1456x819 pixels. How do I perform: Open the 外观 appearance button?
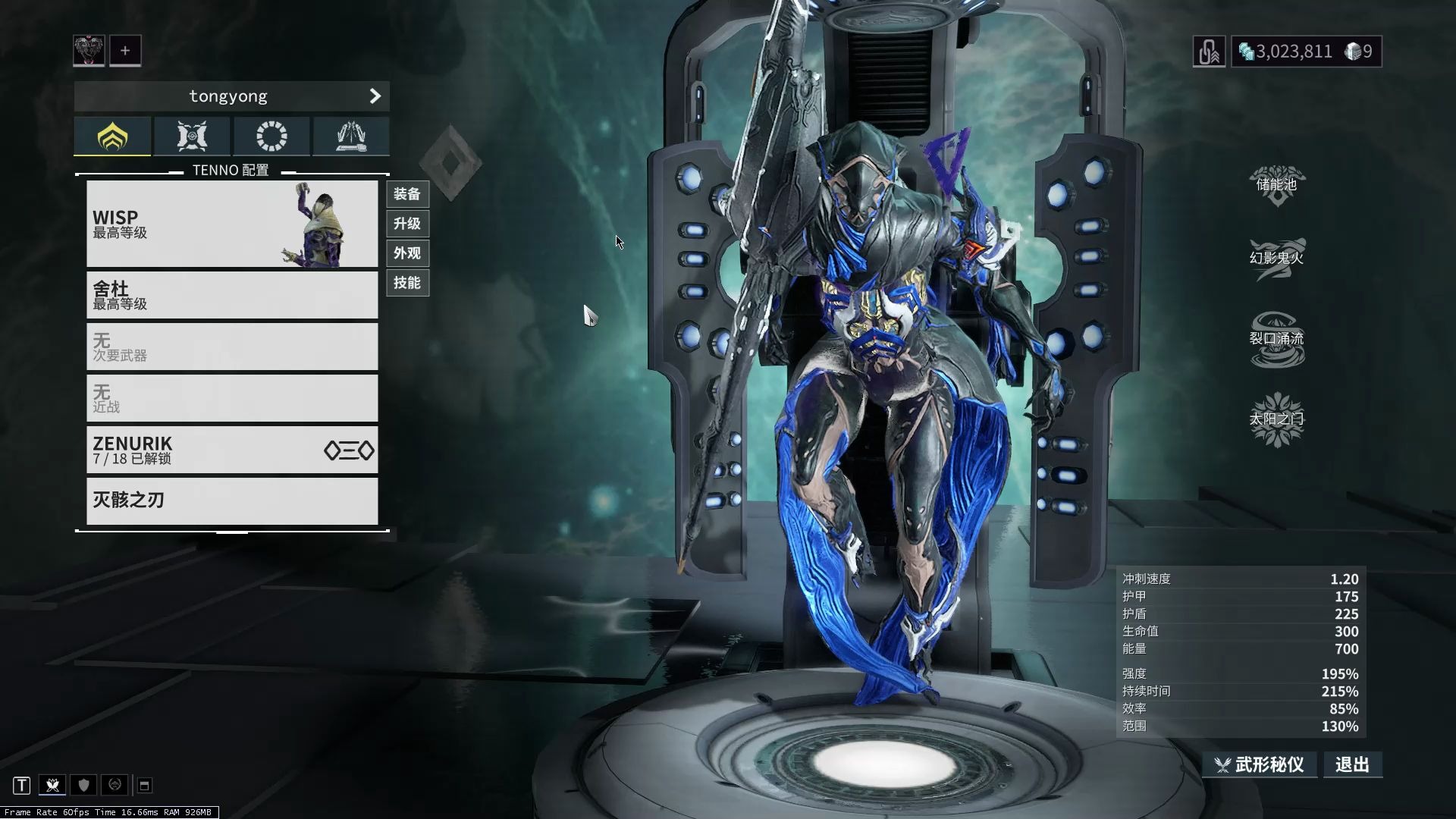click(x=407, y=253)
